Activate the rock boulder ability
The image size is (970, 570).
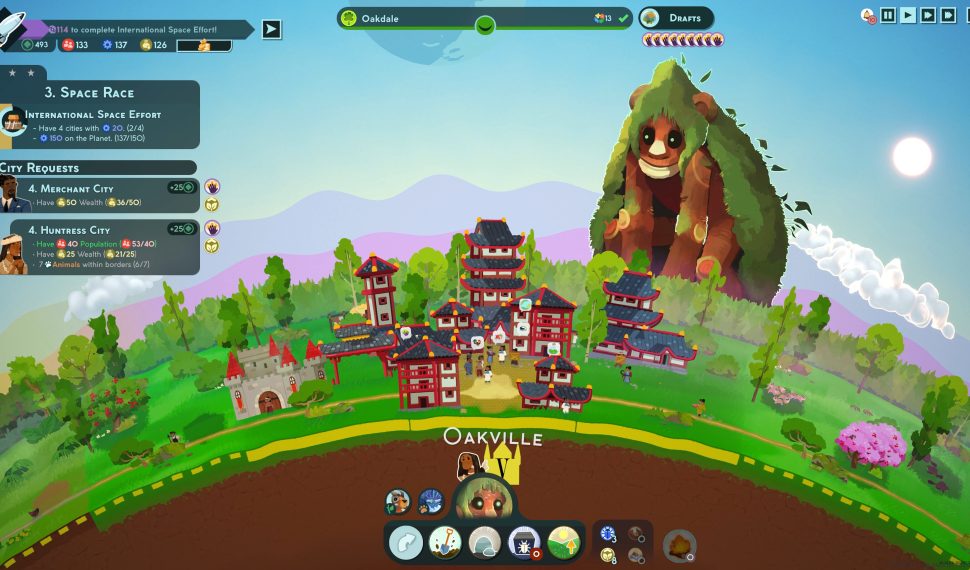click(x=485, y=543)
